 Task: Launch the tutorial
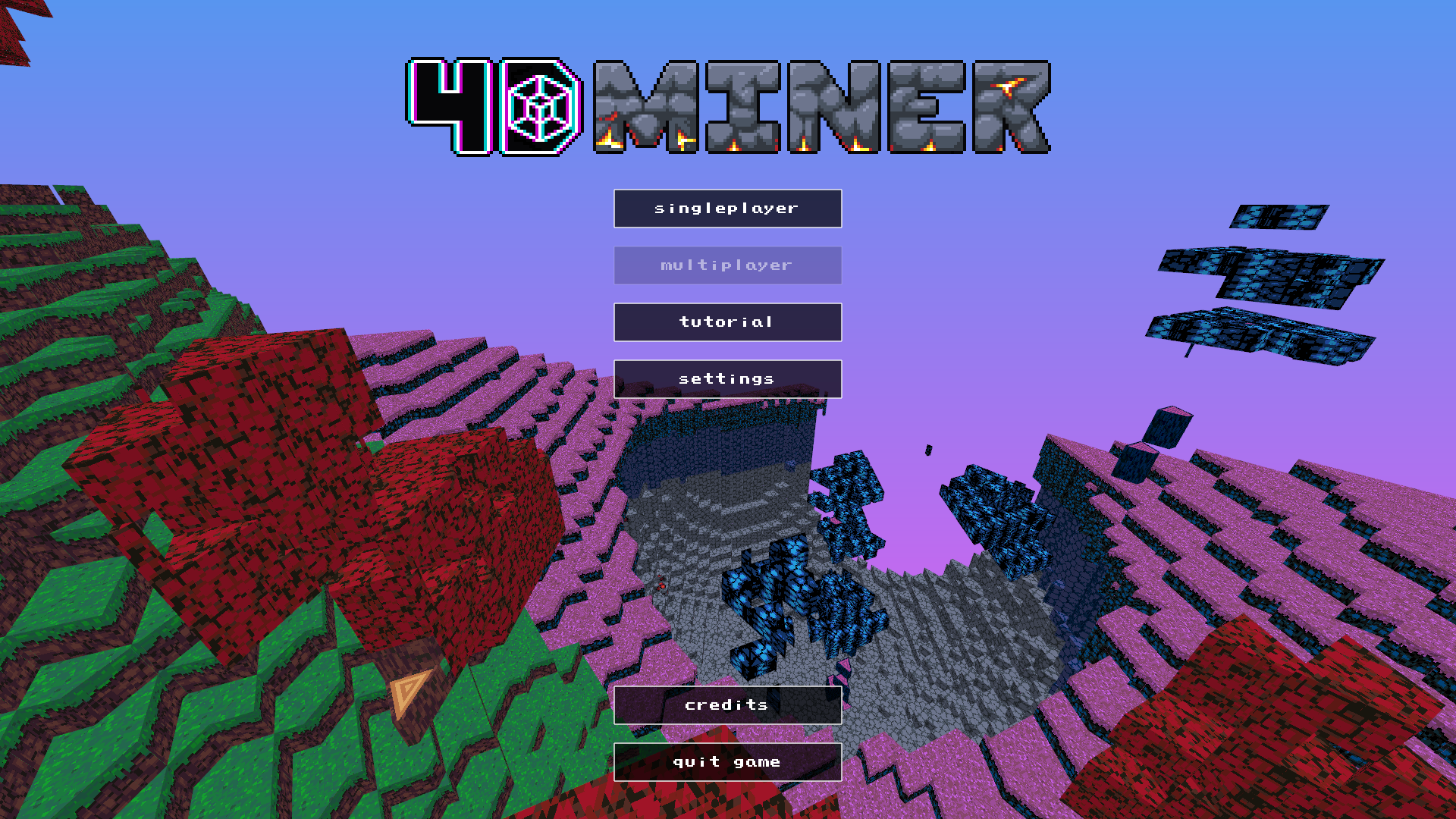pyautogui.click(x=727, y=322)
